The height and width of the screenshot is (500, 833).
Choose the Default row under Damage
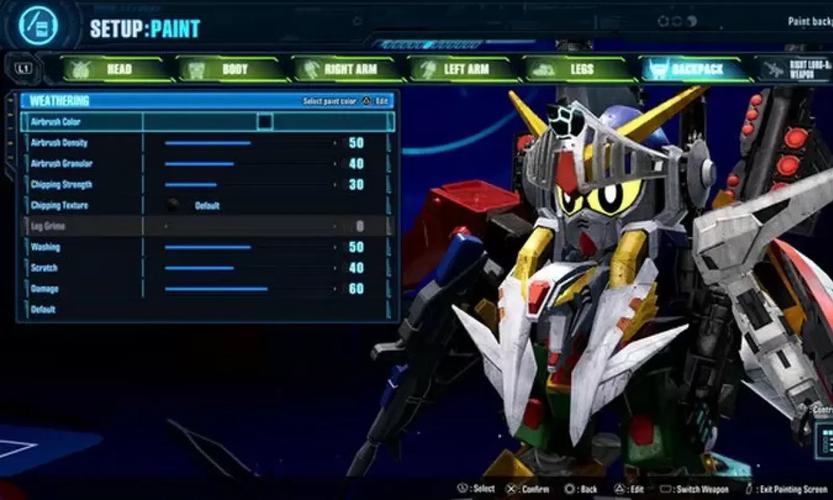click(x=200, y=310)
